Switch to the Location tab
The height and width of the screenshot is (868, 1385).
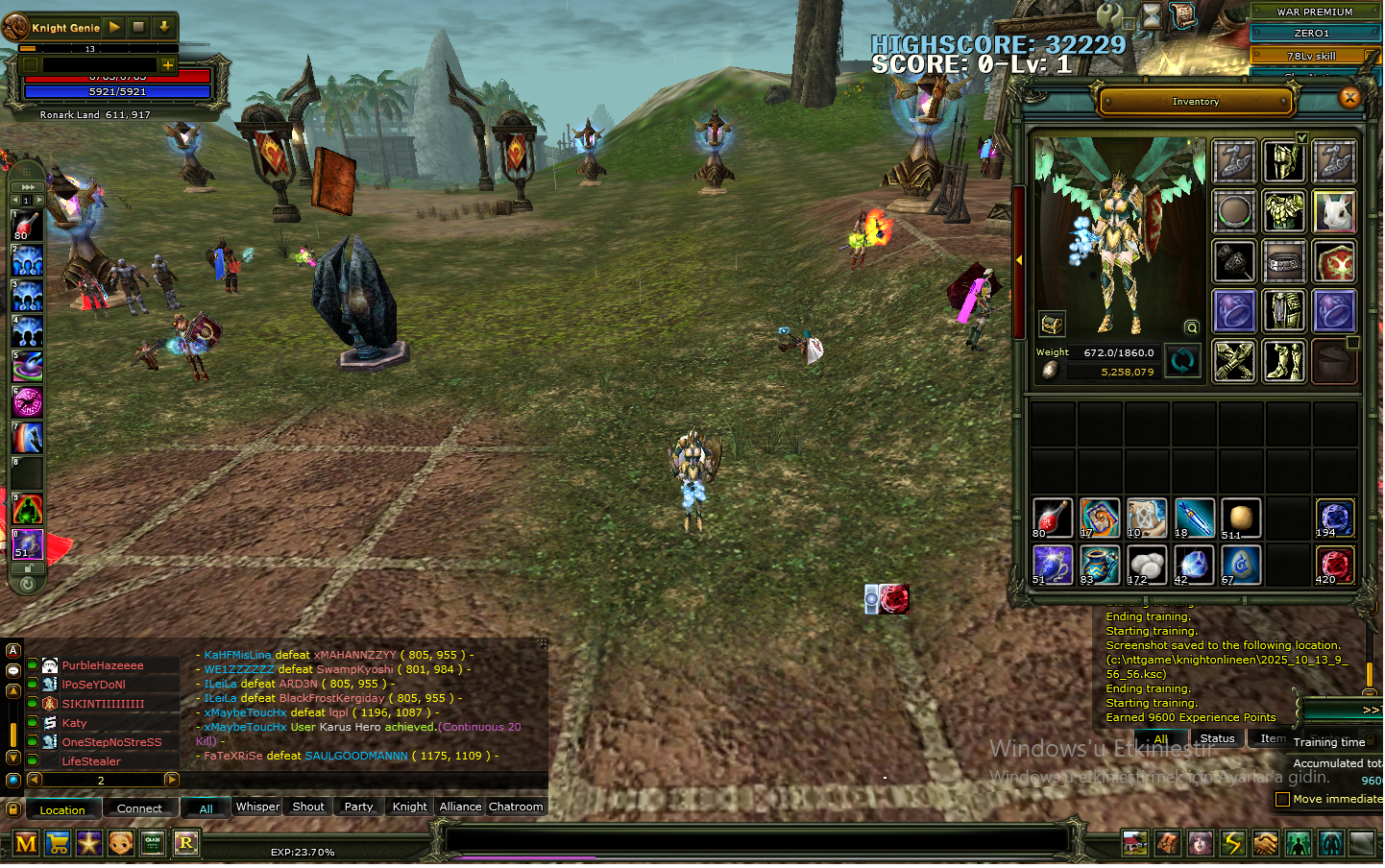pos(62,810)
